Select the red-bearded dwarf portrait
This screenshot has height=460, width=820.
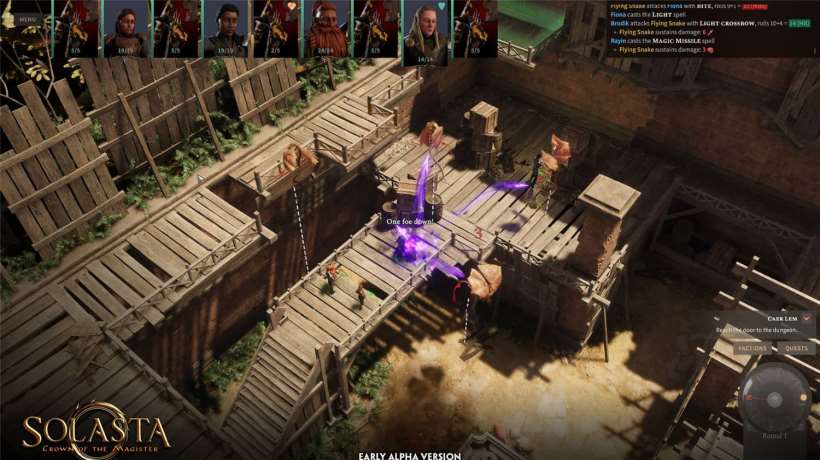pos(326,28)
